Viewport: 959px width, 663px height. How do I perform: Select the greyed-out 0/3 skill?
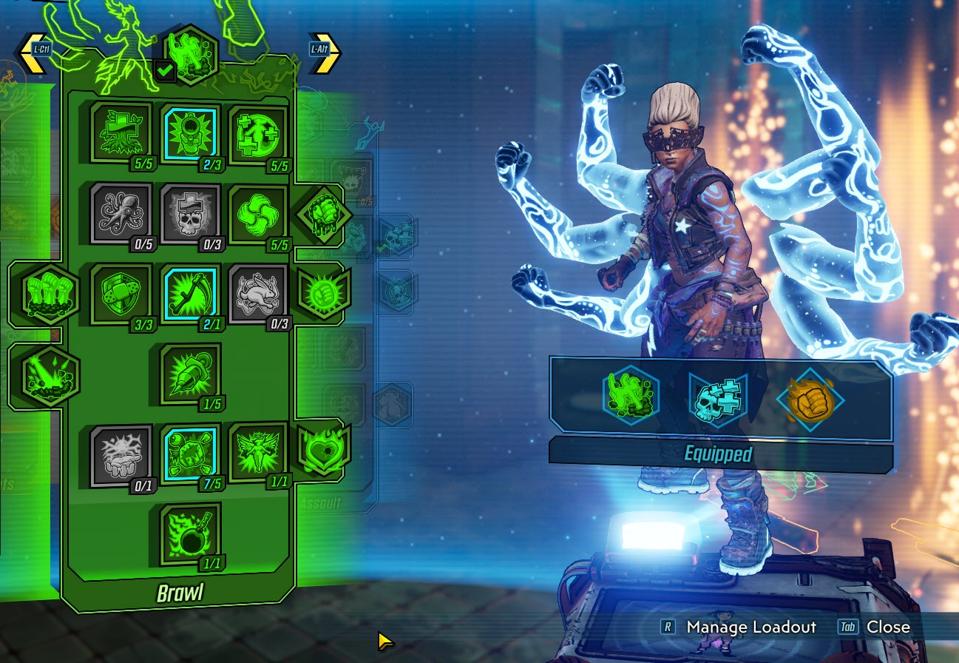tap(258, 293)
